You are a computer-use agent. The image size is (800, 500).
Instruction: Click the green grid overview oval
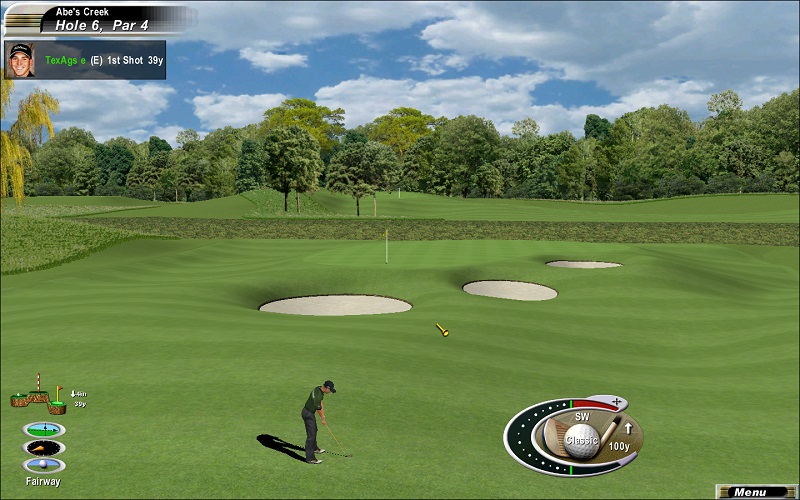point(44,429)
